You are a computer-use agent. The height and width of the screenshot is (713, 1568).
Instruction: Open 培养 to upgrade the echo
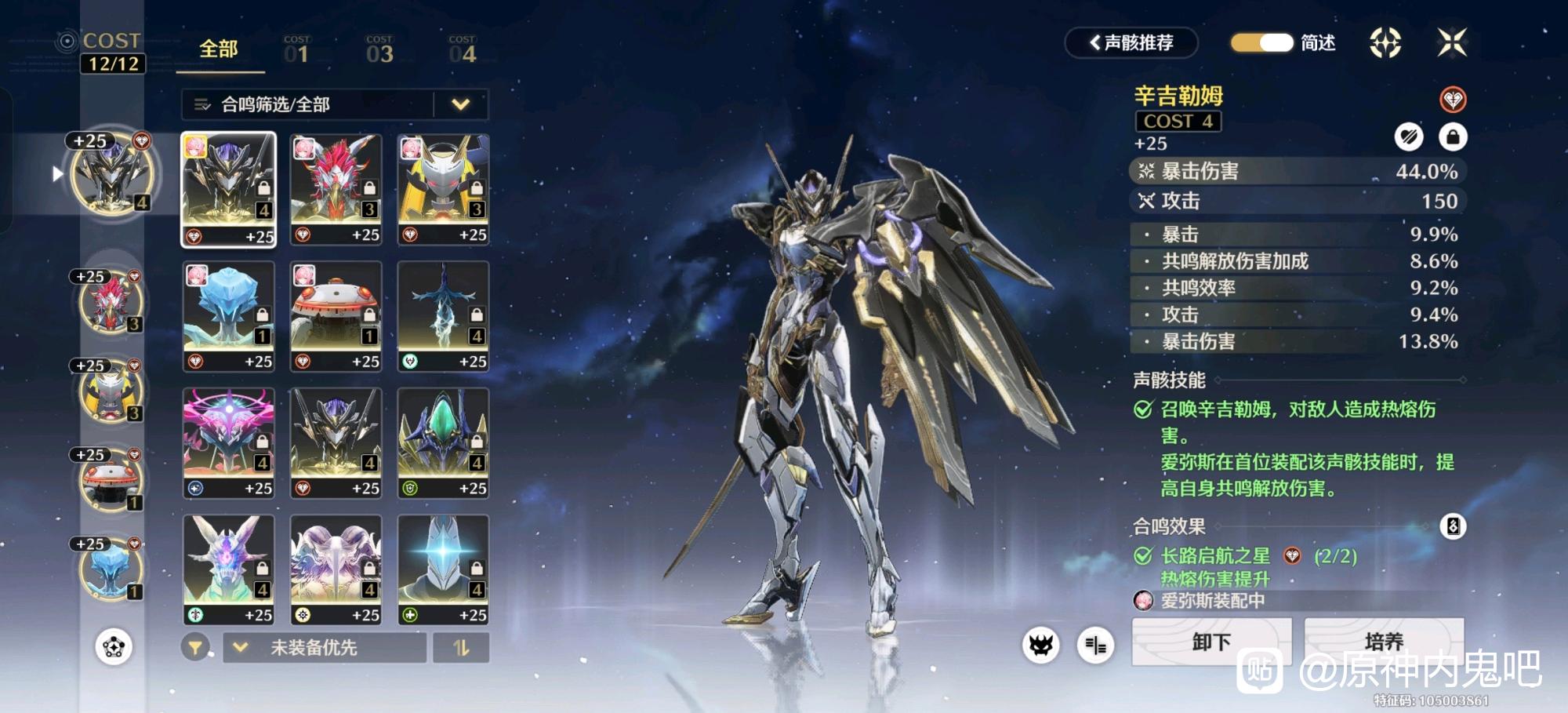[x=1384, y=642]
